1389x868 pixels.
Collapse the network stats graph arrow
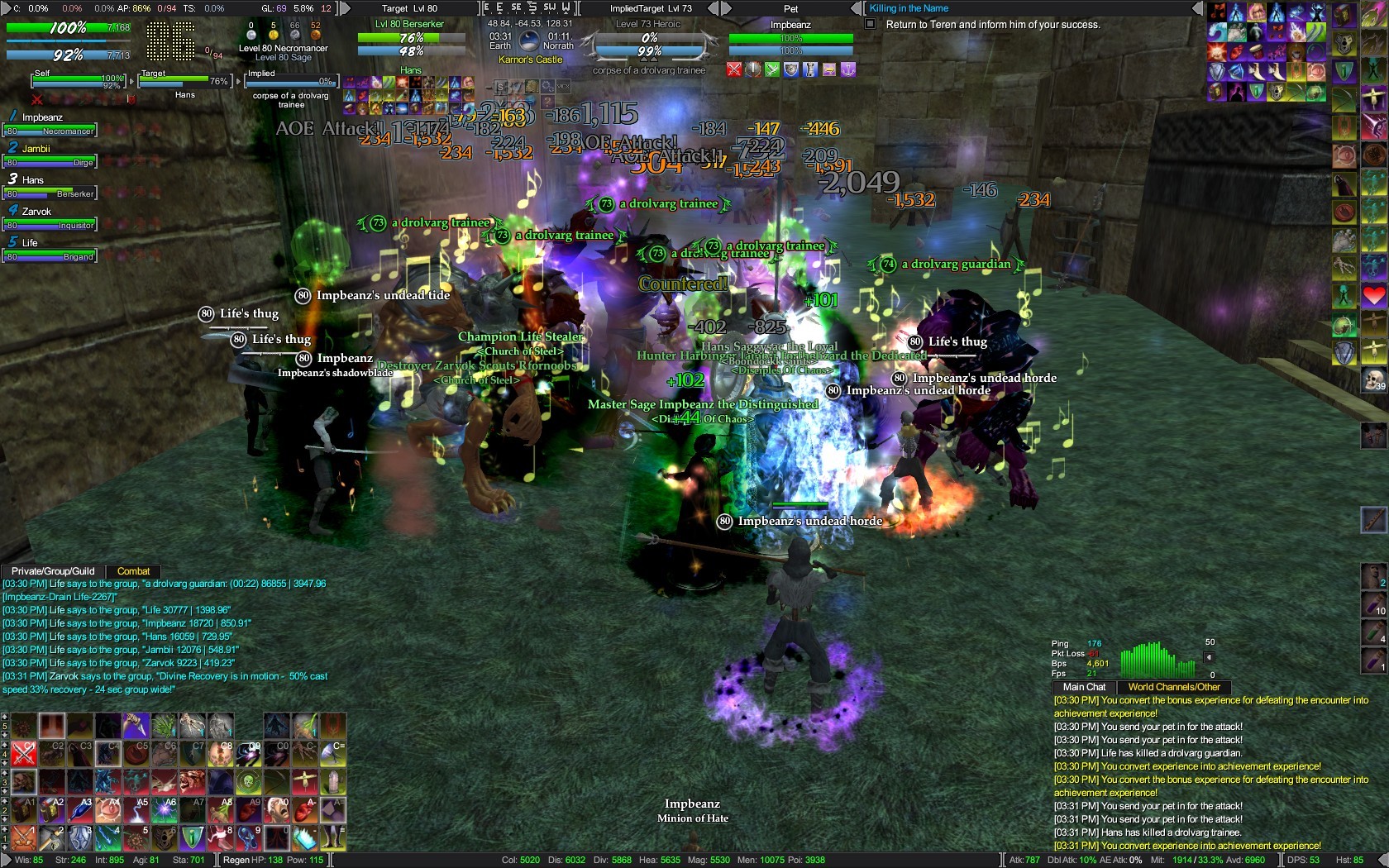[x=1210, y=658]
